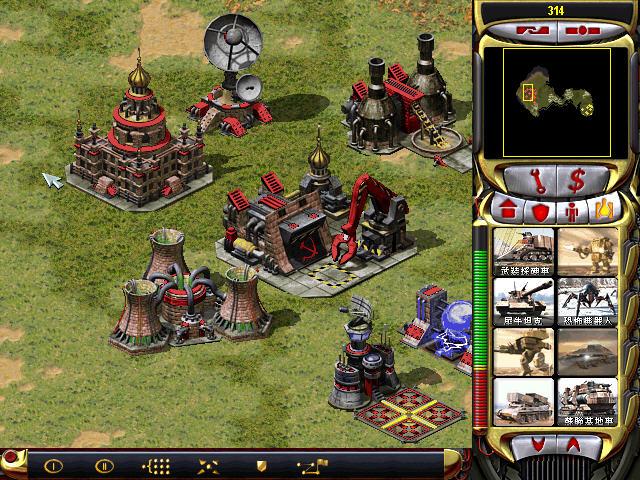Switch to the shield defenses tab
The height and width of the screenshot is (480, 640).
coord(541,211)
